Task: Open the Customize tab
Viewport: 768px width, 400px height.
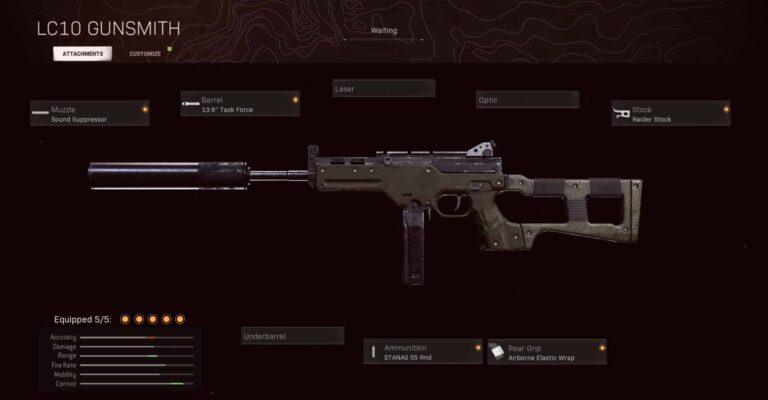Action: pos(145,53)
